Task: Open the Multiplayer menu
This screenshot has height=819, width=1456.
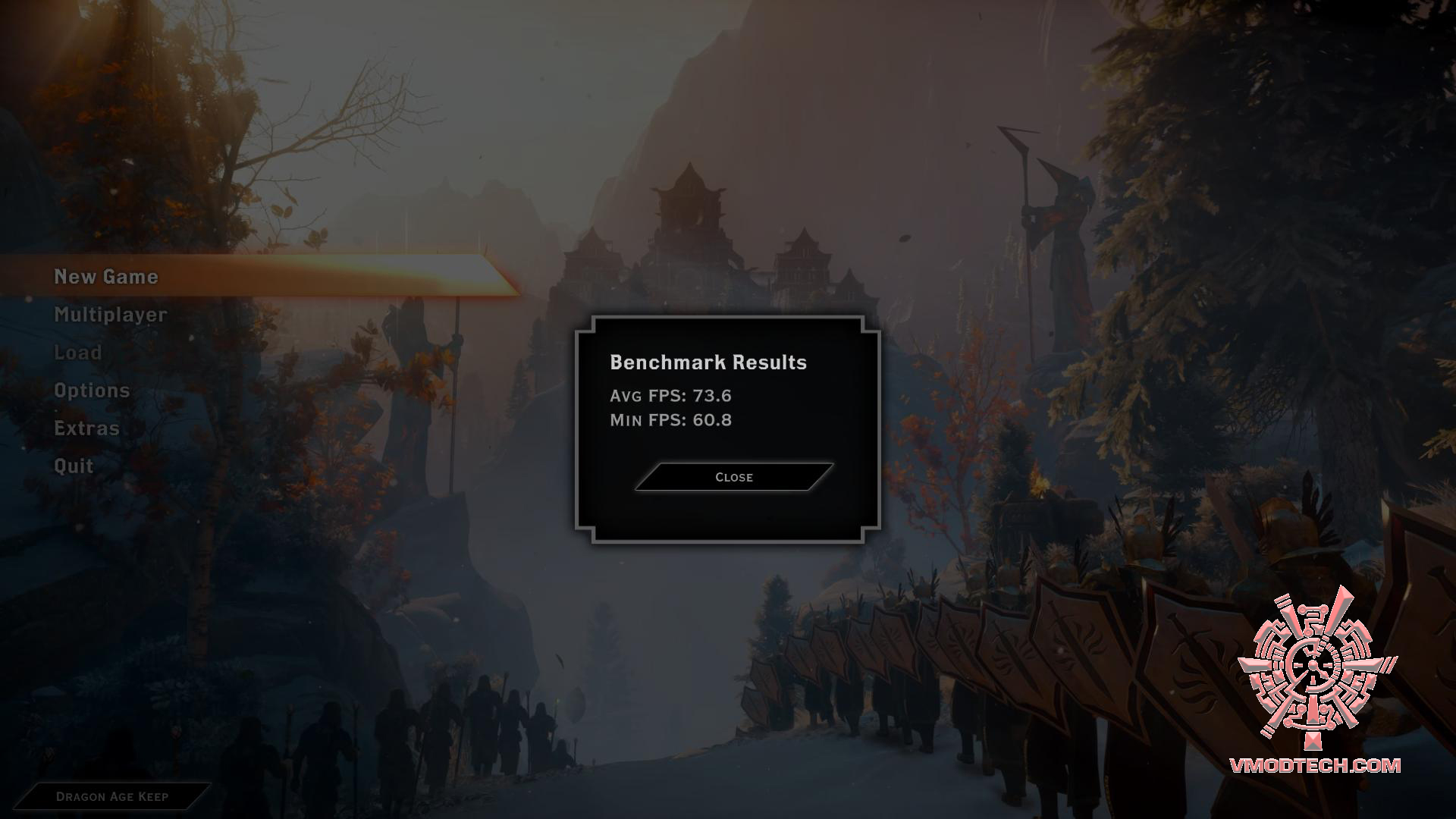Action: coord(111,315)
